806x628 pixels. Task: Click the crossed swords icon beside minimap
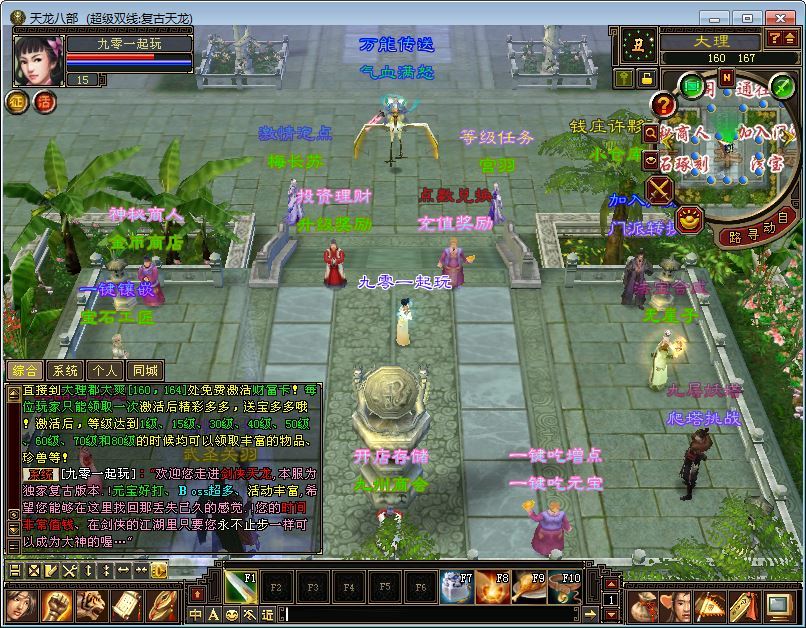point(659,189)
